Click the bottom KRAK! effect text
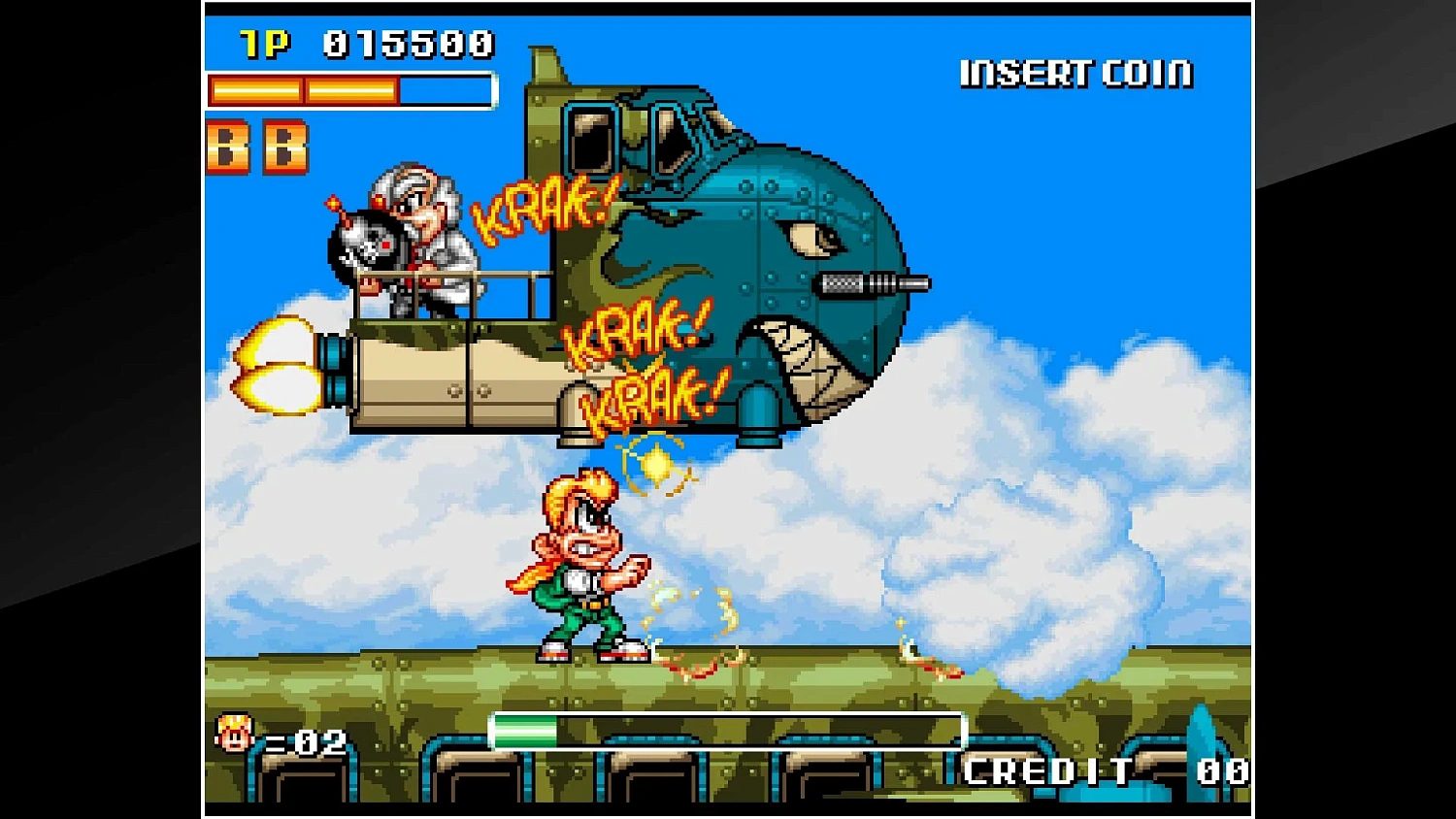This screenshot has width=1456, height=819. [x=652, y=391]
